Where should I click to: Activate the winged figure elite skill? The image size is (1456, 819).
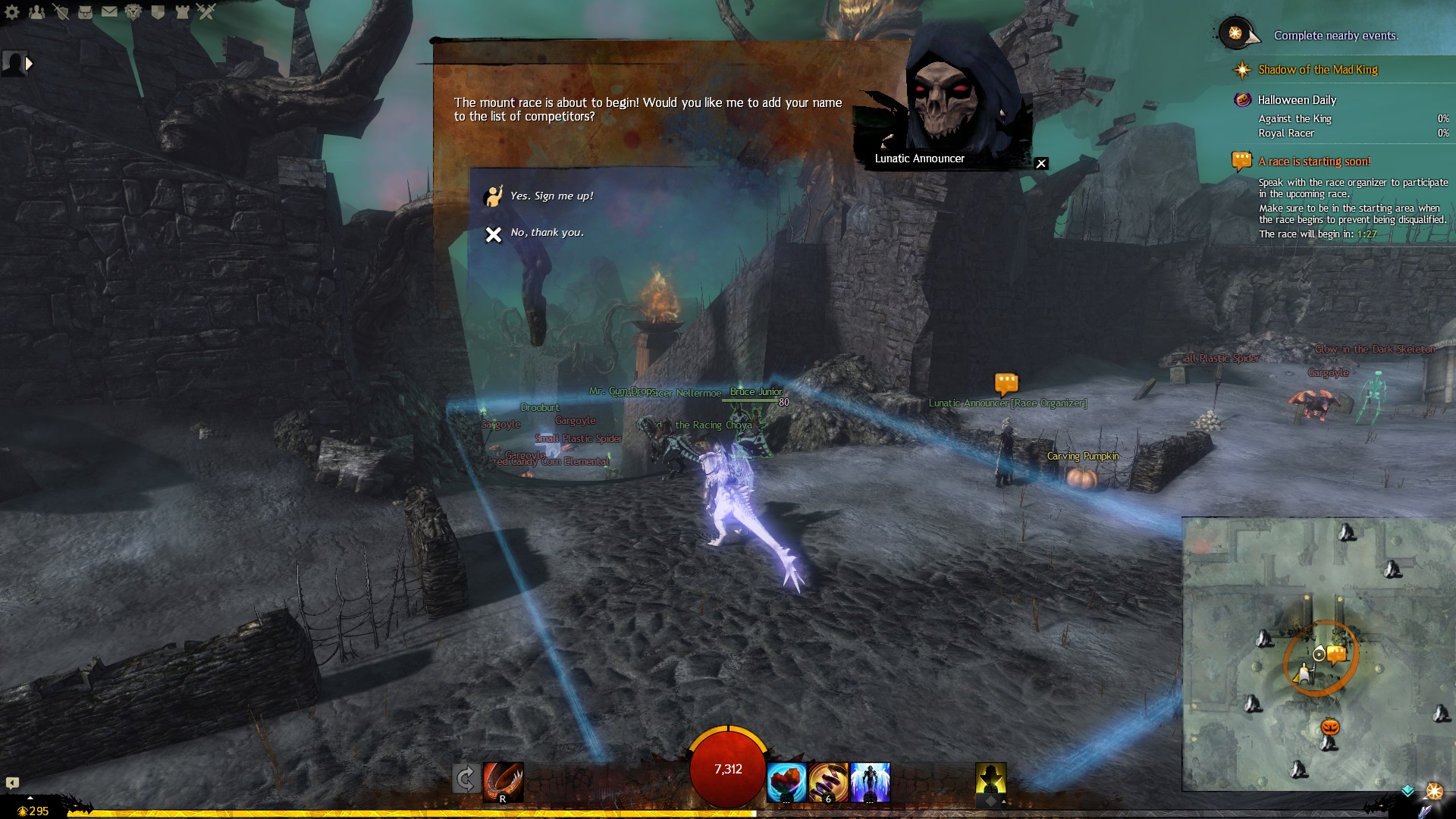coord(870,782)
